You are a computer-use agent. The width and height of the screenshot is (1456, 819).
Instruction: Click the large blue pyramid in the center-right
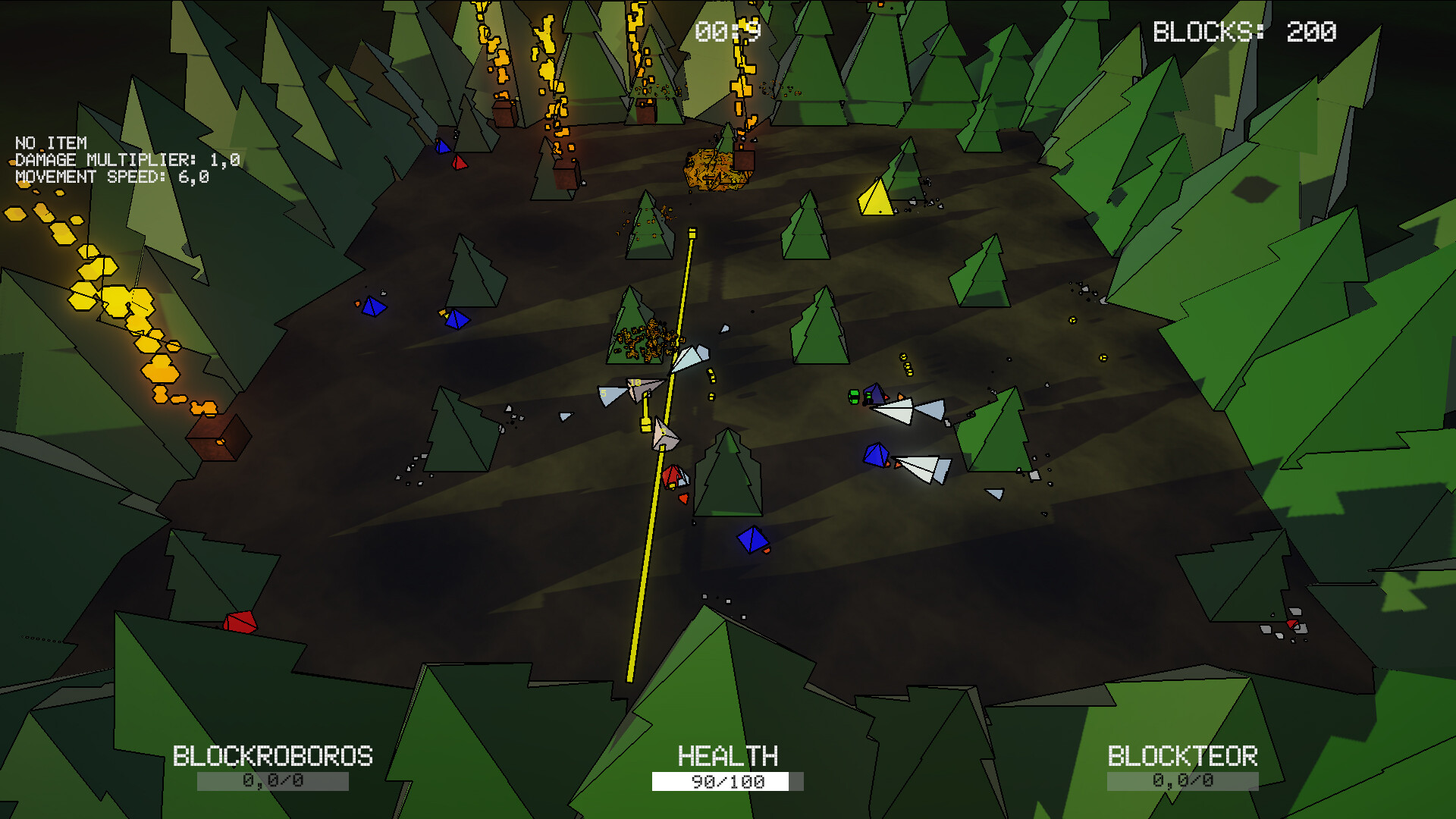click(876, 455)
